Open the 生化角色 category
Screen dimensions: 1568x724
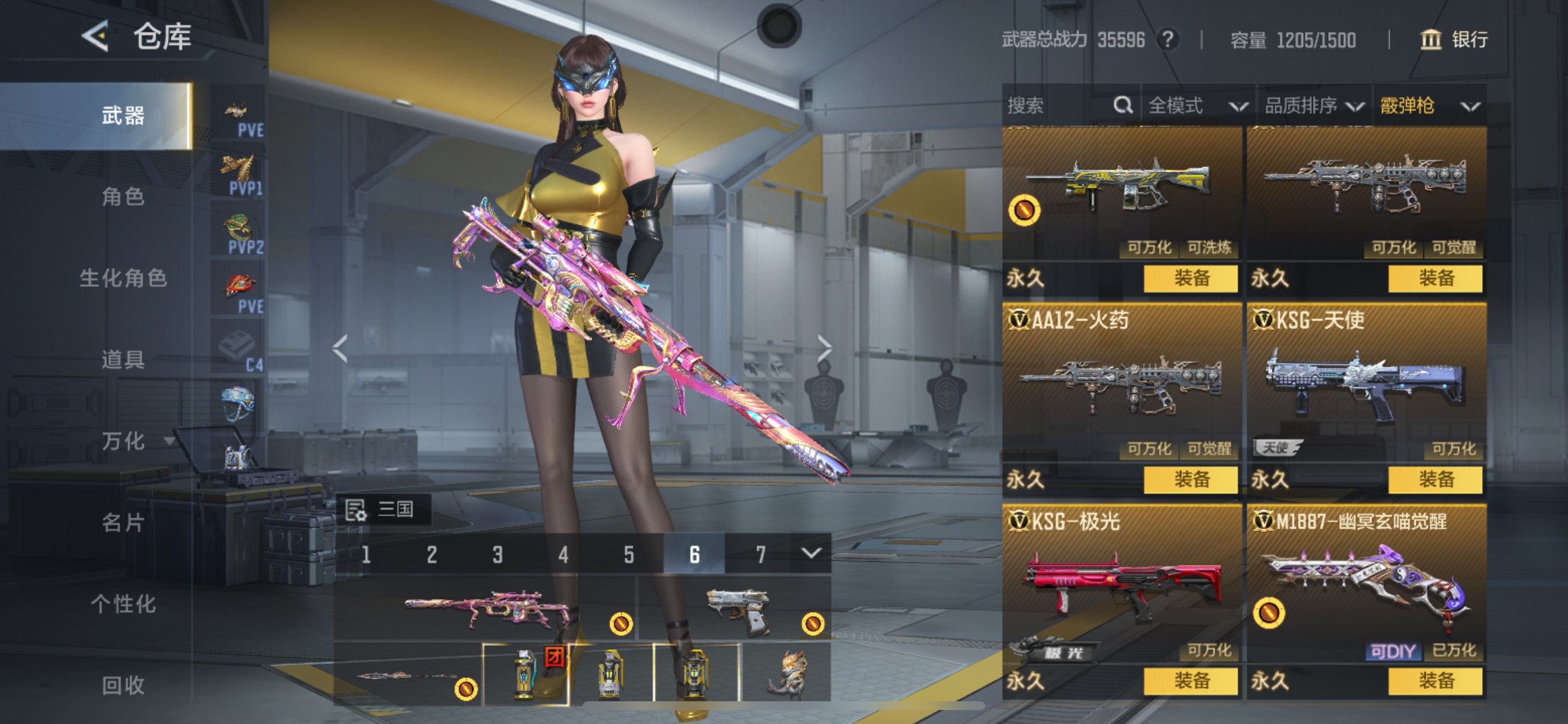point(123,278)
